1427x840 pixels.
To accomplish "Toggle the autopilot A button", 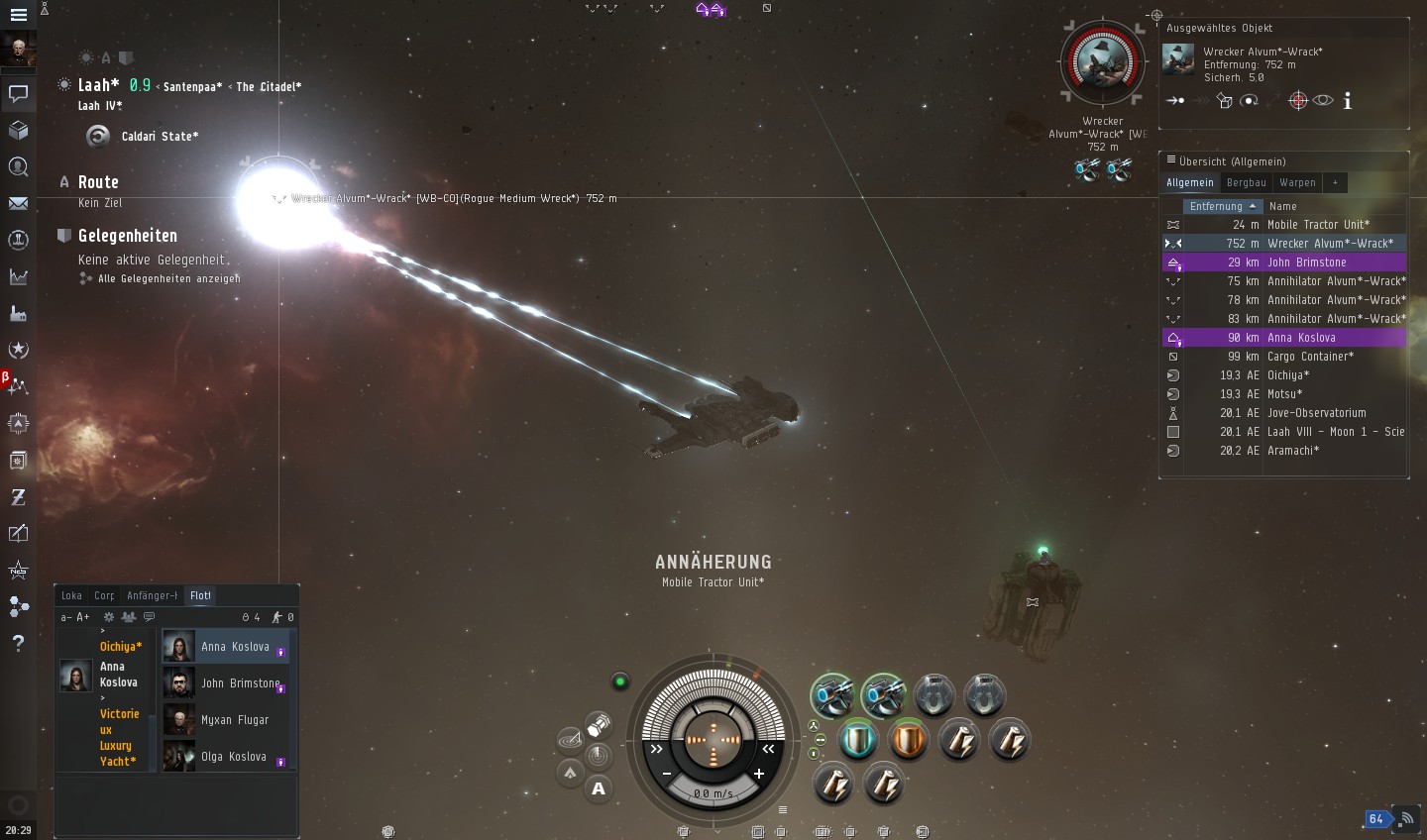I will [x=599, y=788].
